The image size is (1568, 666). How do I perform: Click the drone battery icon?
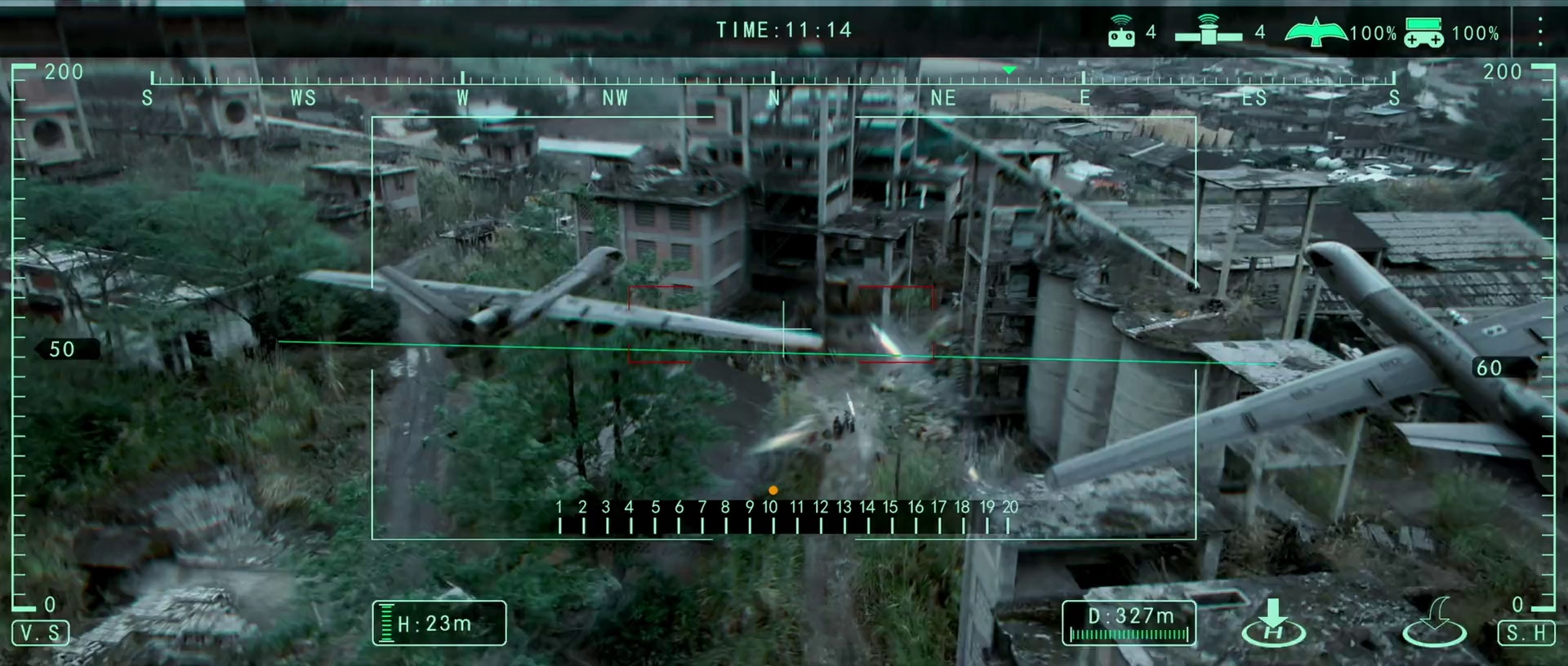click(x=1315, y=33)
